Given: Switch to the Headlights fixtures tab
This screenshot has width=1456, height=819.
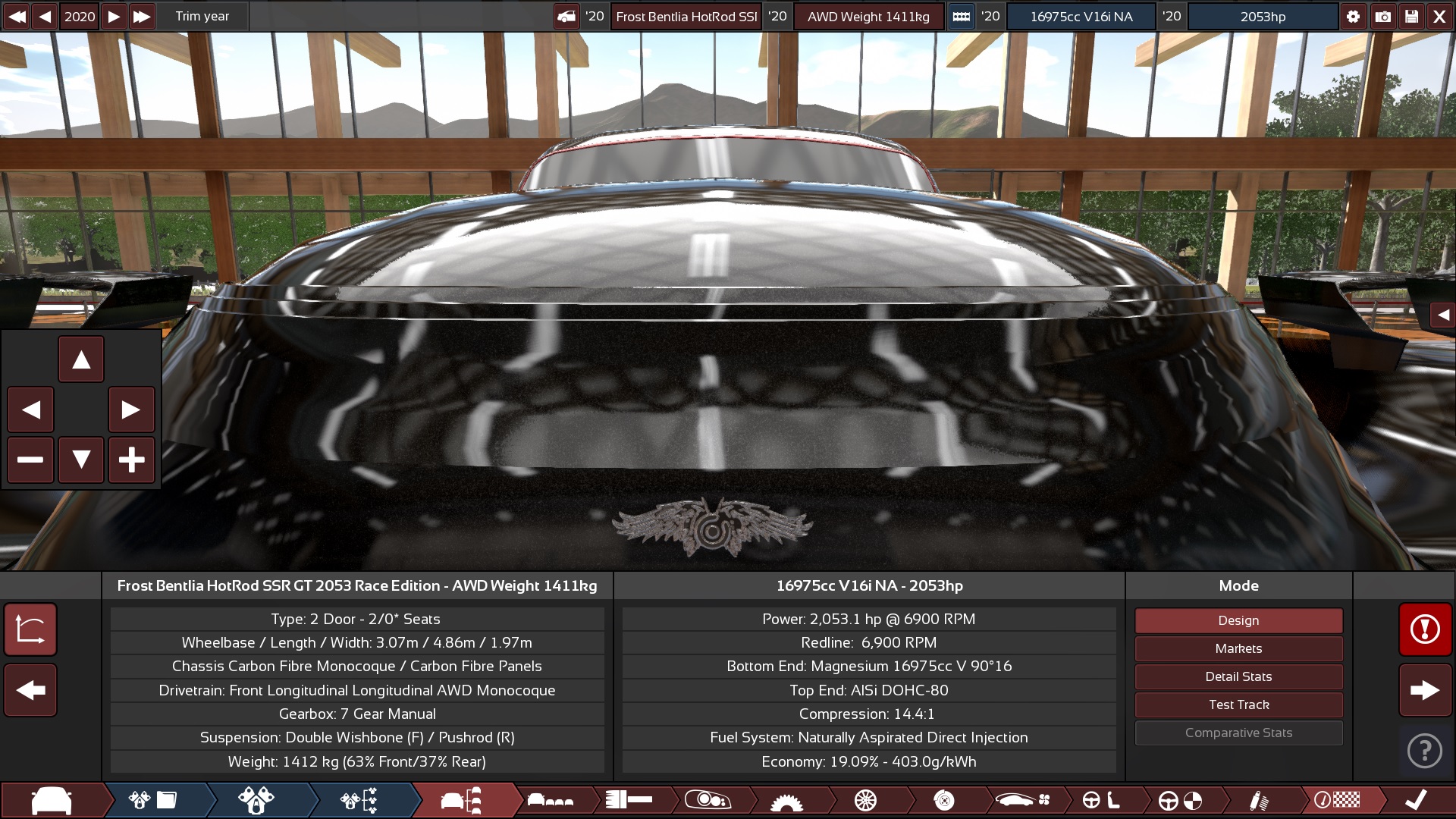Looking at the screenshot, I should (709, 799).
